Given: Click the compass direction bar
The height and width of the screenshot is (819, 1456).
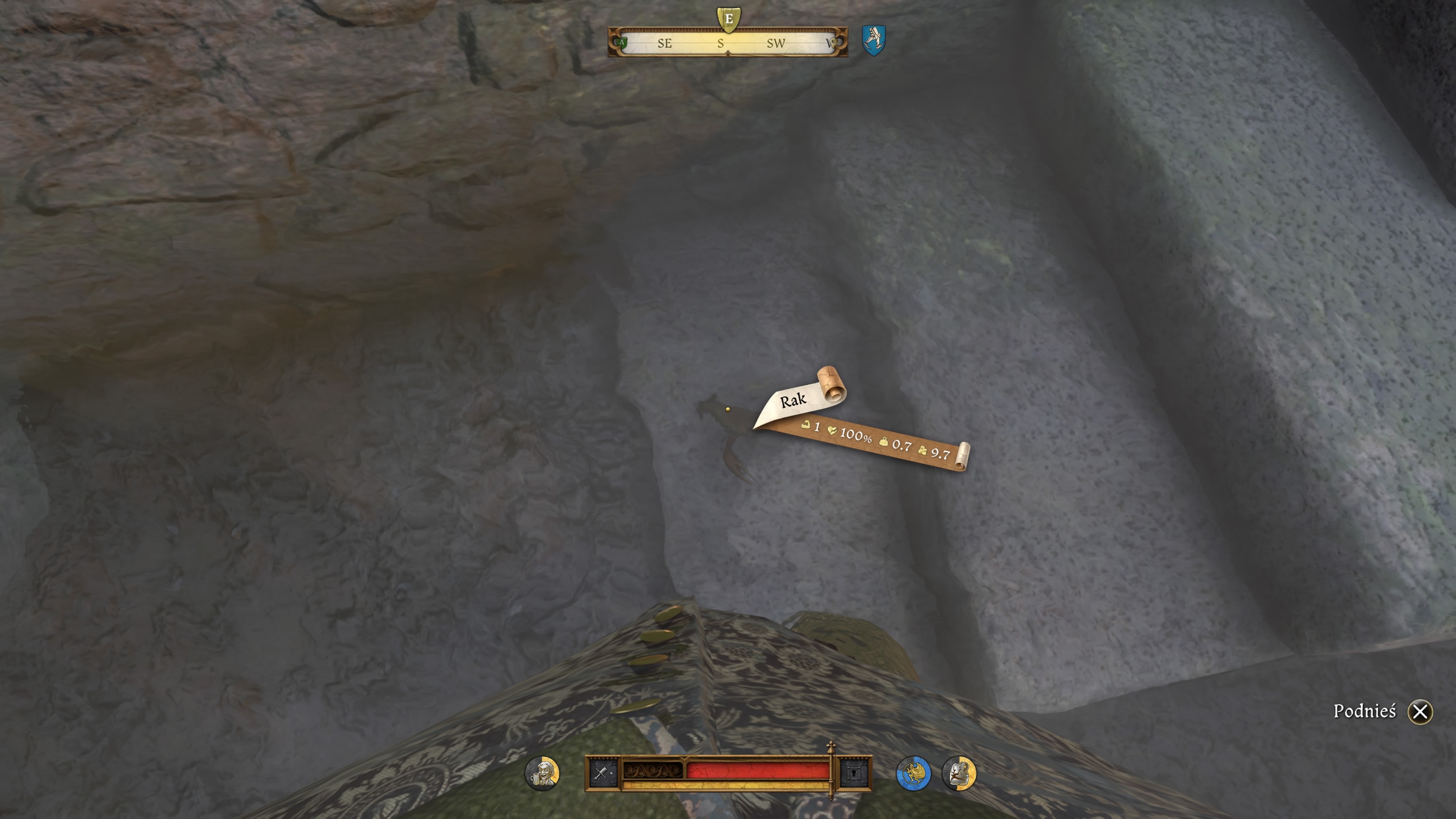Looking at the screenshot, I should (x=728, y=43).
